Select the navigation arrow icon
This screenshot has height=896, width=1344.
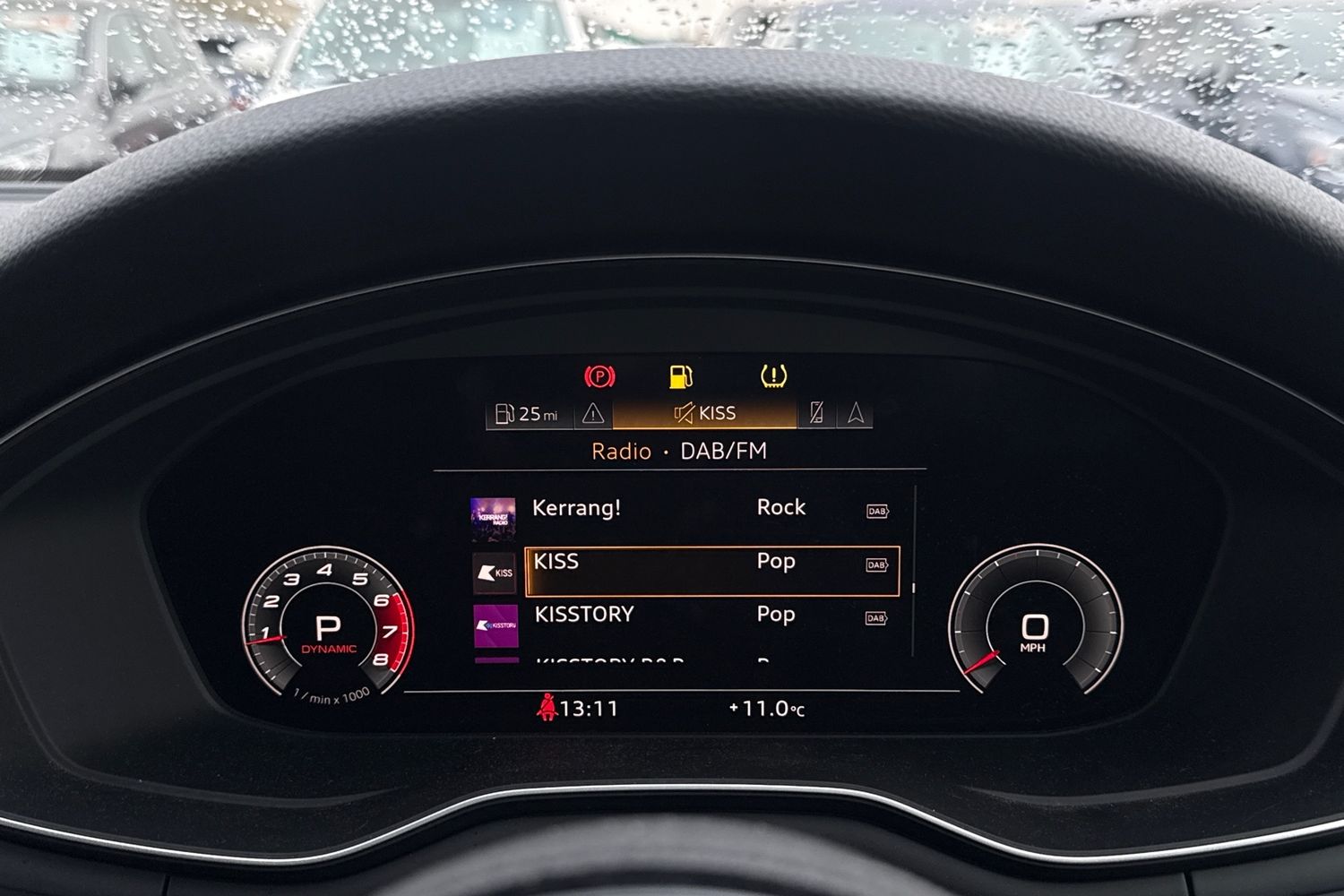point(857,413)
